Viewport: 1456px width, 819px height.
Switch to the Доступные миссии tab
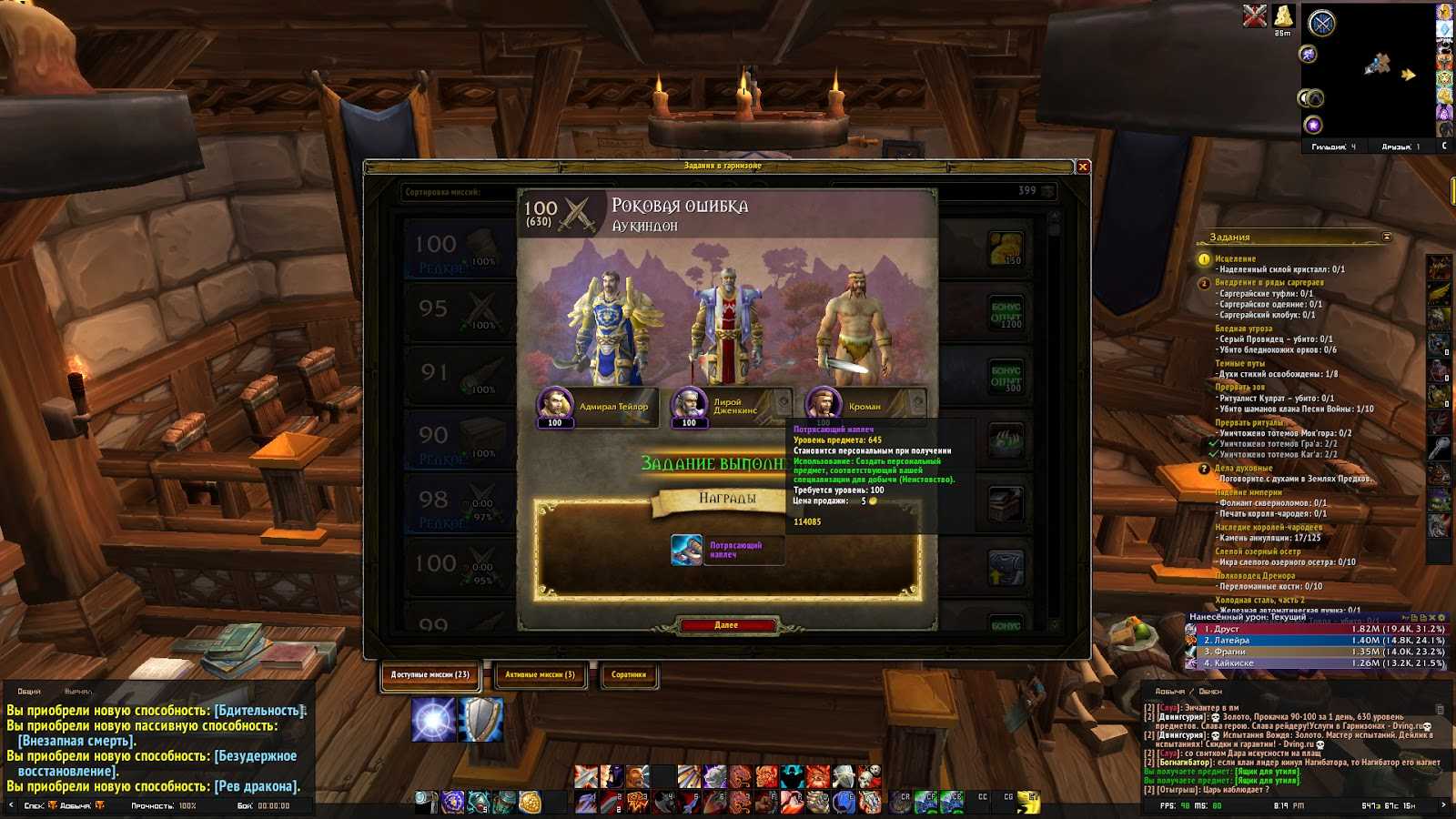coord(430,675)
